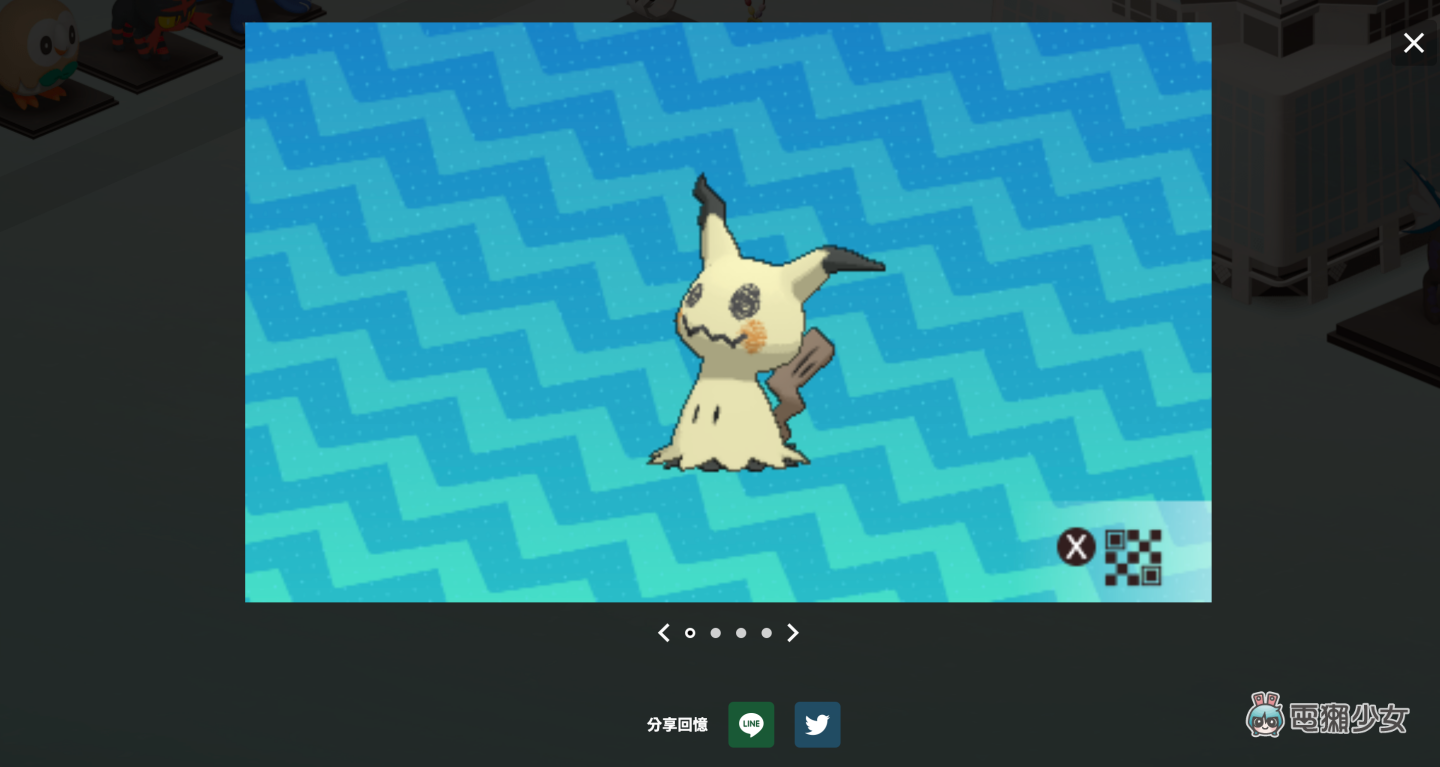
Task: Click the blue Twitter bird share icon
Action: 817,724
